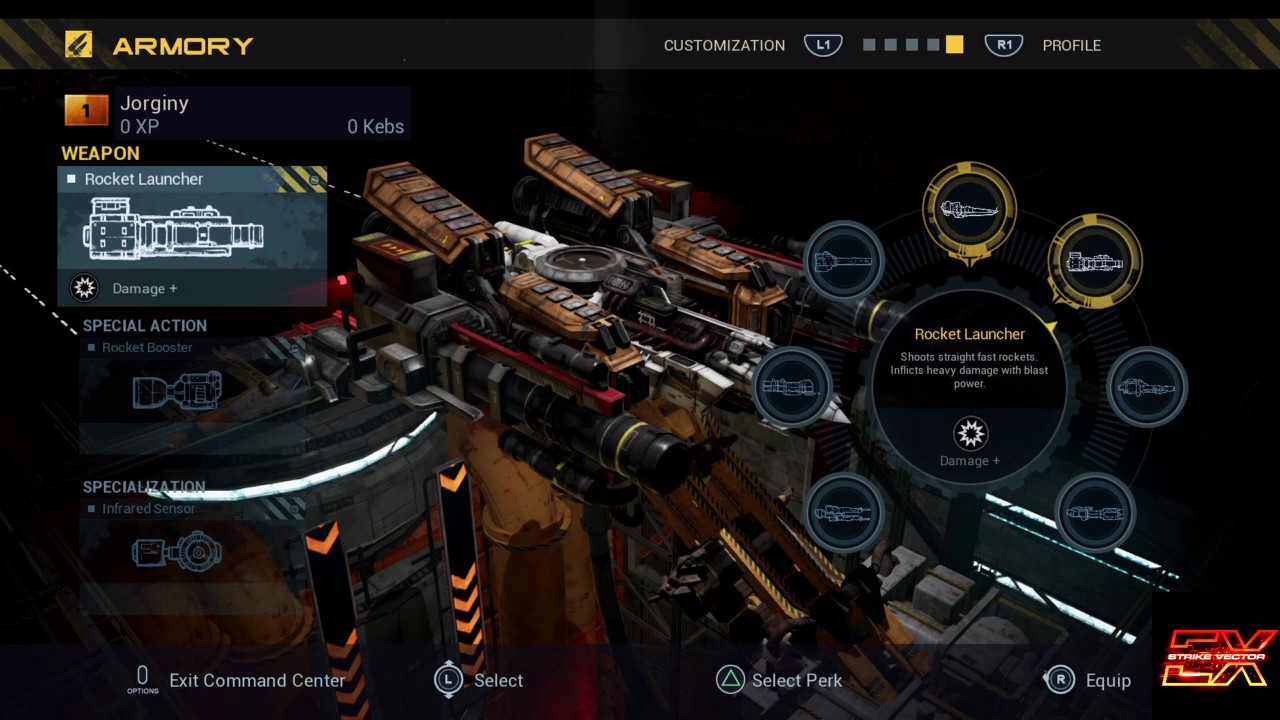Select the gatling-style weapon icon left of the wheel
The height and width of the screenshot is (720, 1280).
(845, 260)
